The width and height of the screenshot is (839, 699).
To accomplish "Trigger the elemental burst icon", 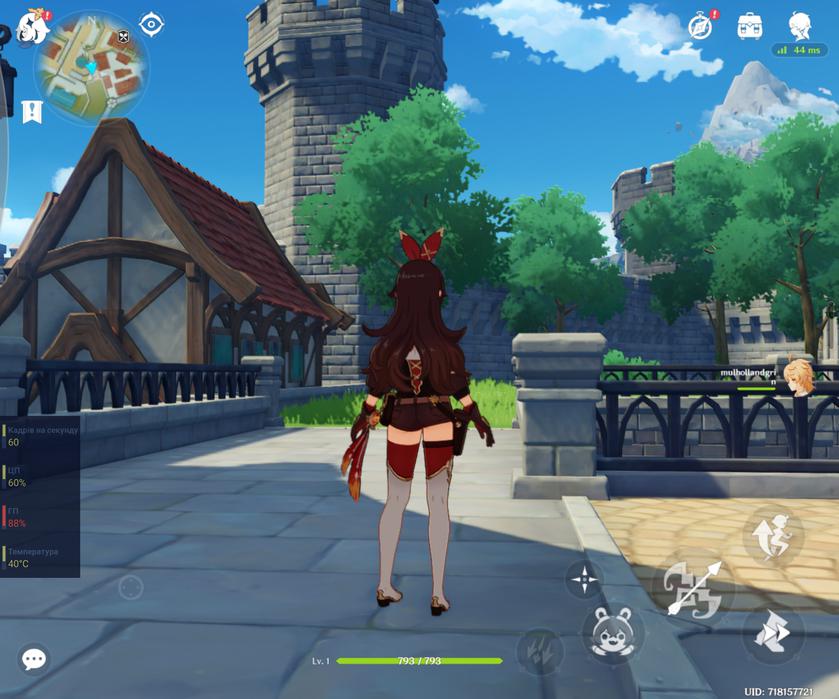I will (540, 650).
